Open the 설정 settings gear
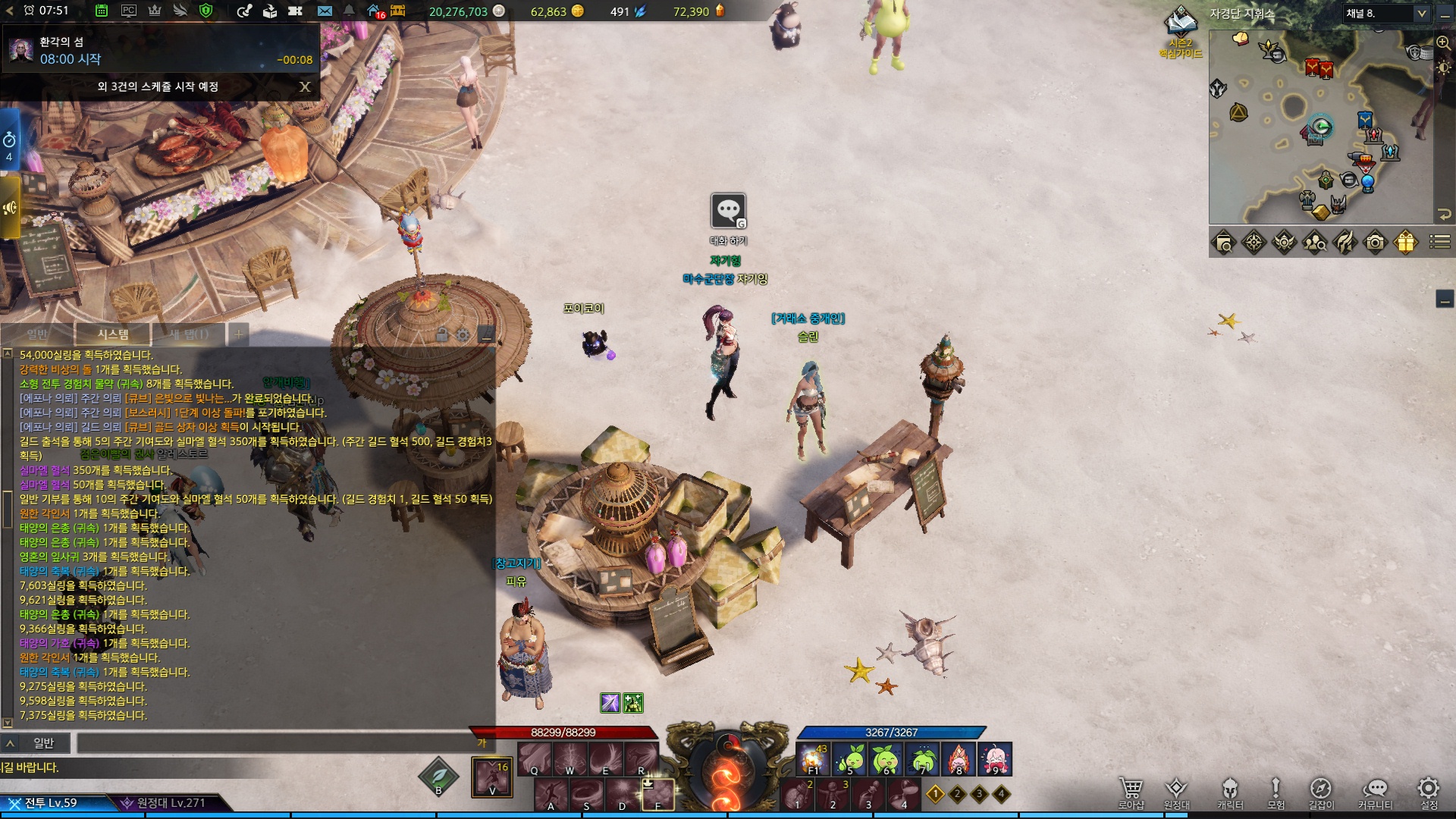Image resolution: width=1456 pixels, height=819 pixels. 1429,791
